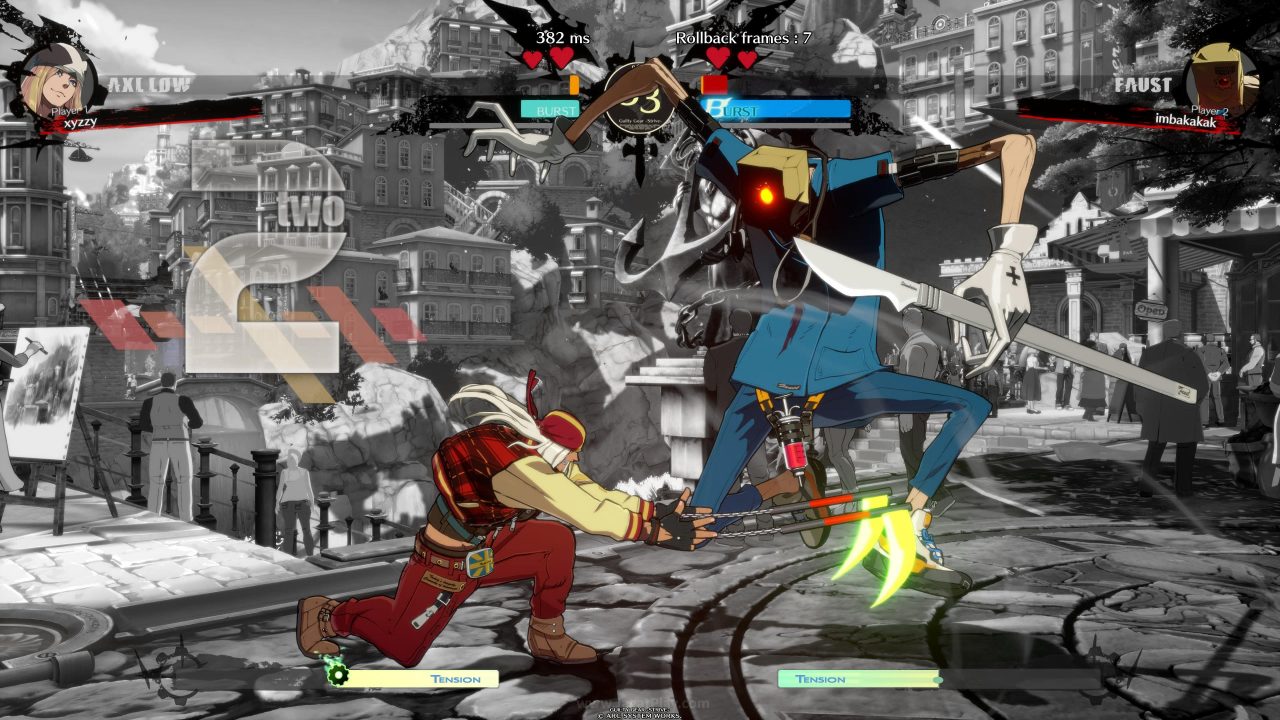Click Axl Low's character portrait
This screenshot has width=1280, height=720.
(x=58, y=79)
